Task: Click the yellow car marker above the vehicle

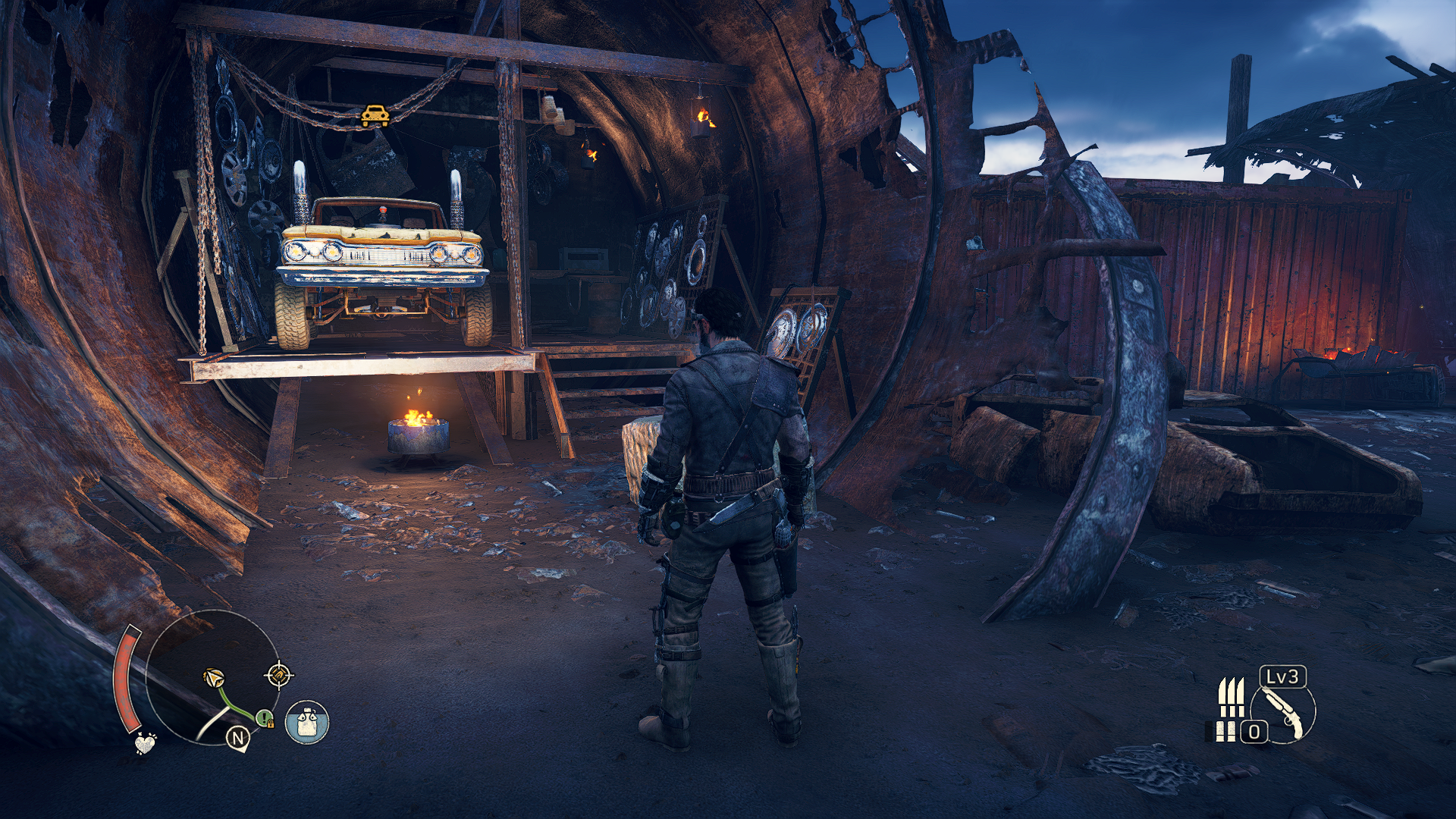Action: [375, 116]
